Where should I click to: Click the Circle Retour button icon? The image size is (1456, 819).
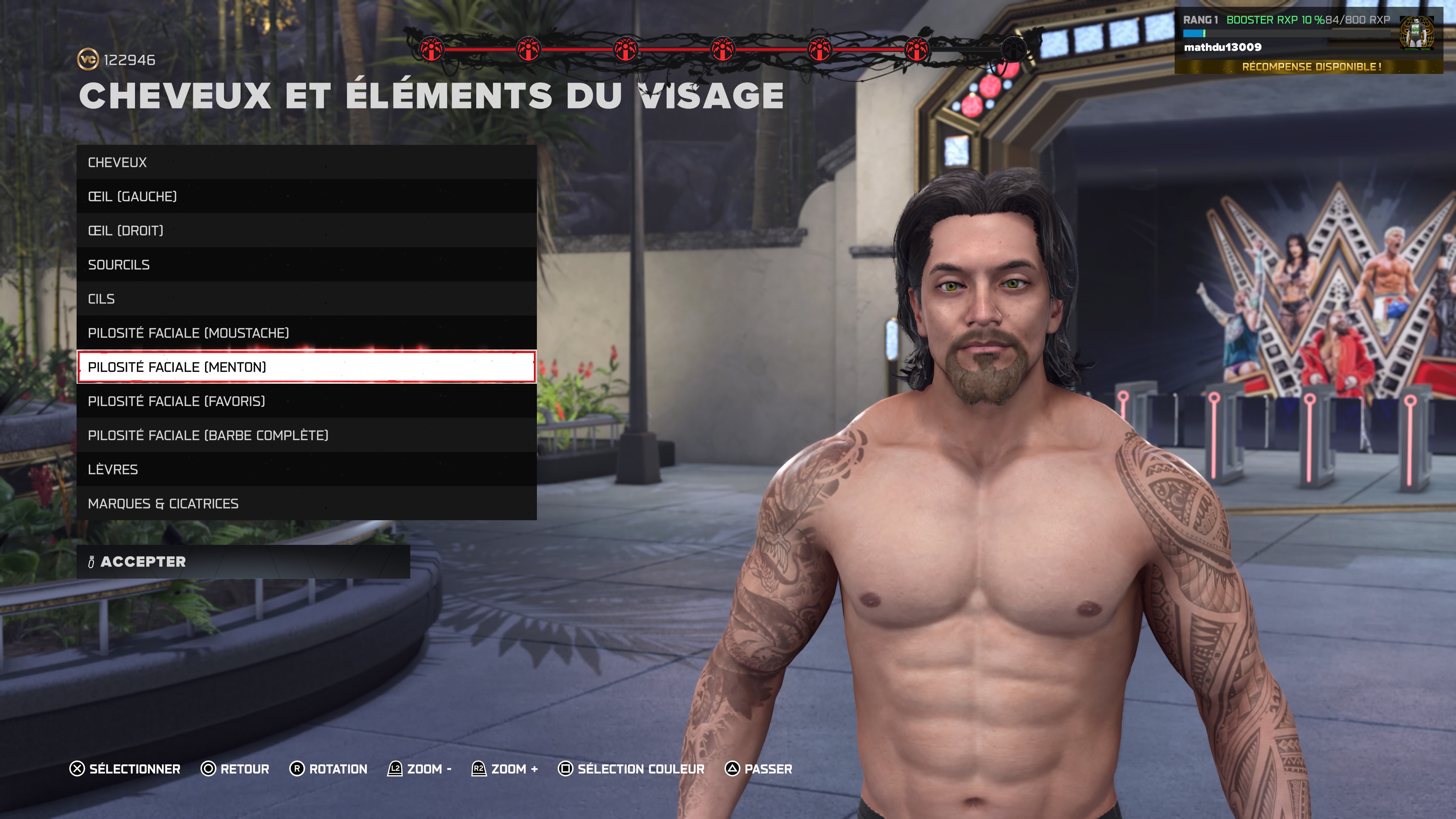[209, 769]
